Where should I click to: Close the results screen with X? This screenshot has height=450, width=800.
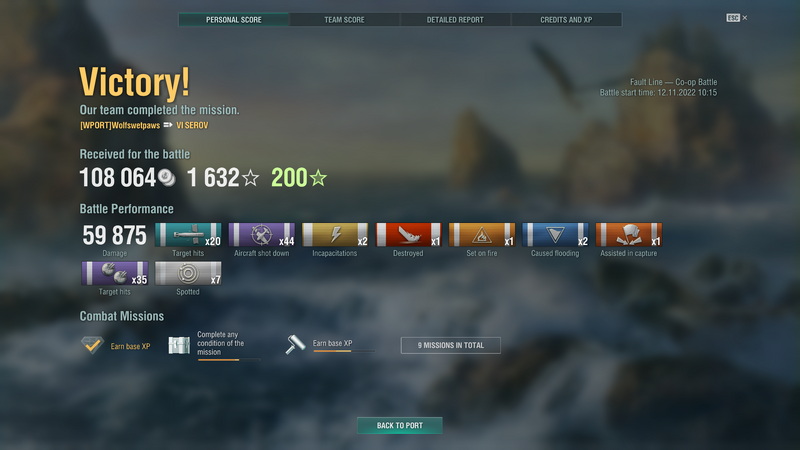pos(744,18)
